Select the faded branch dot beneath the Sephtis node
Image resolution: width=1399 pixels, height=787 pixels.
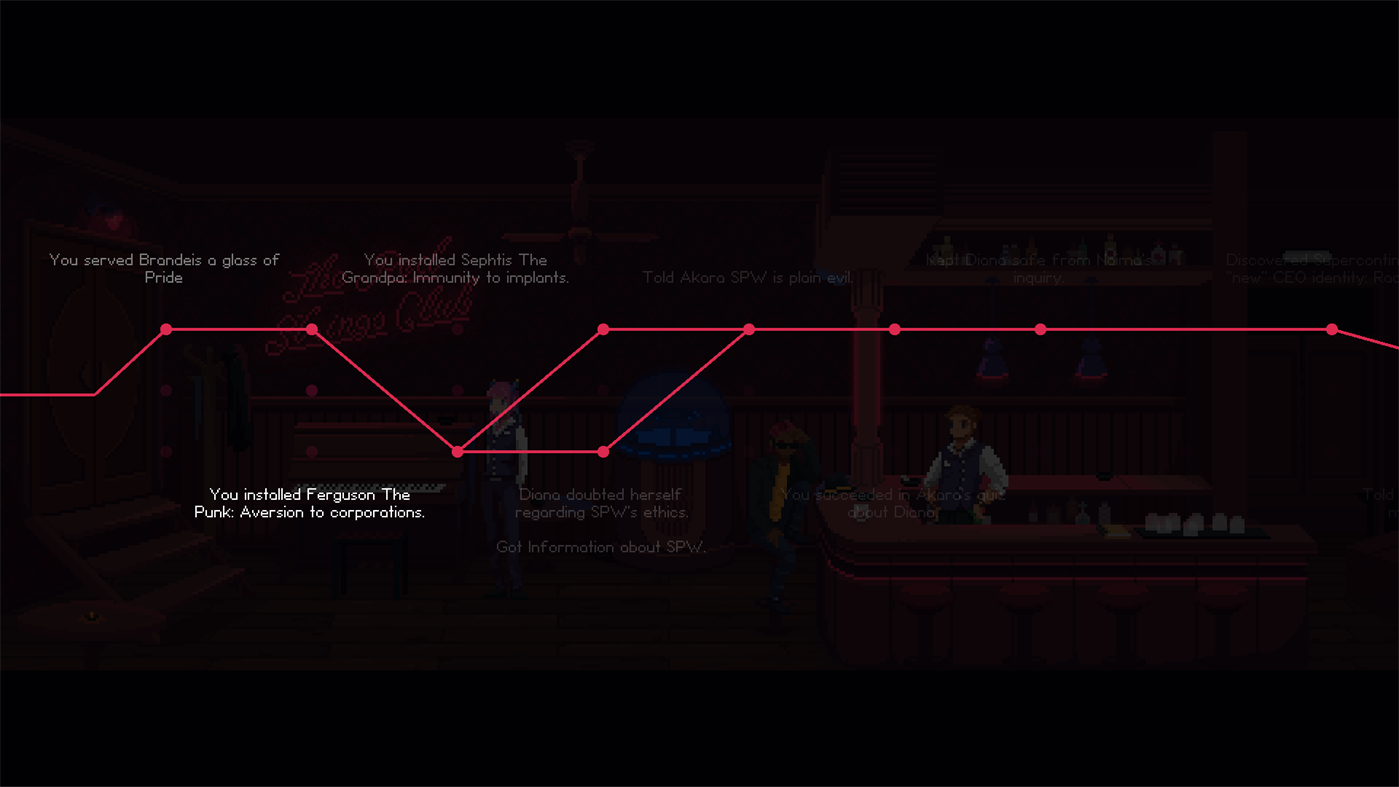tap(312, 390)
